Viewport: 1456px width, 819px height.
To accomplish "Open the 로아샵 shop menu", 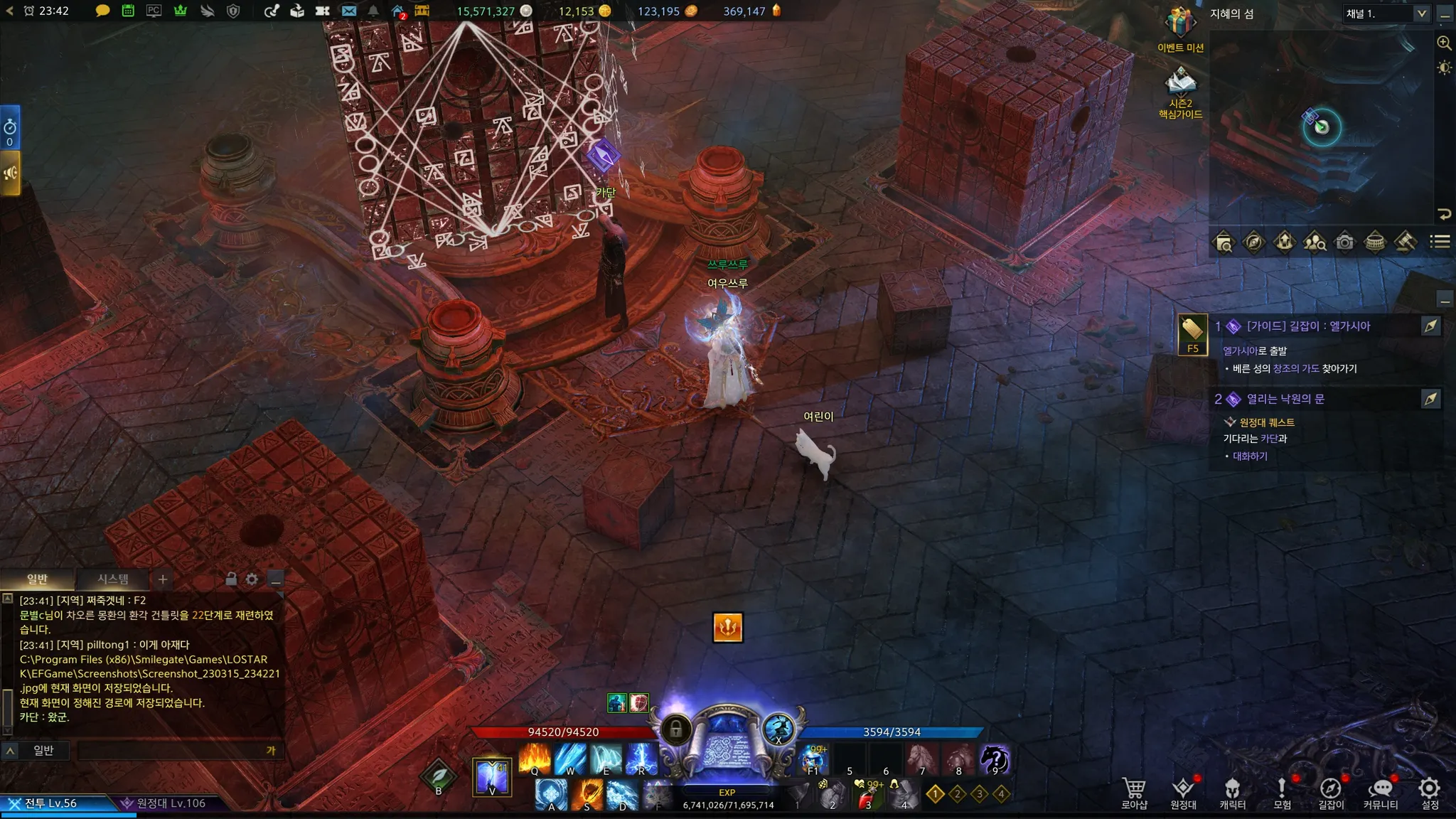I will click(x=1134, y=792).
